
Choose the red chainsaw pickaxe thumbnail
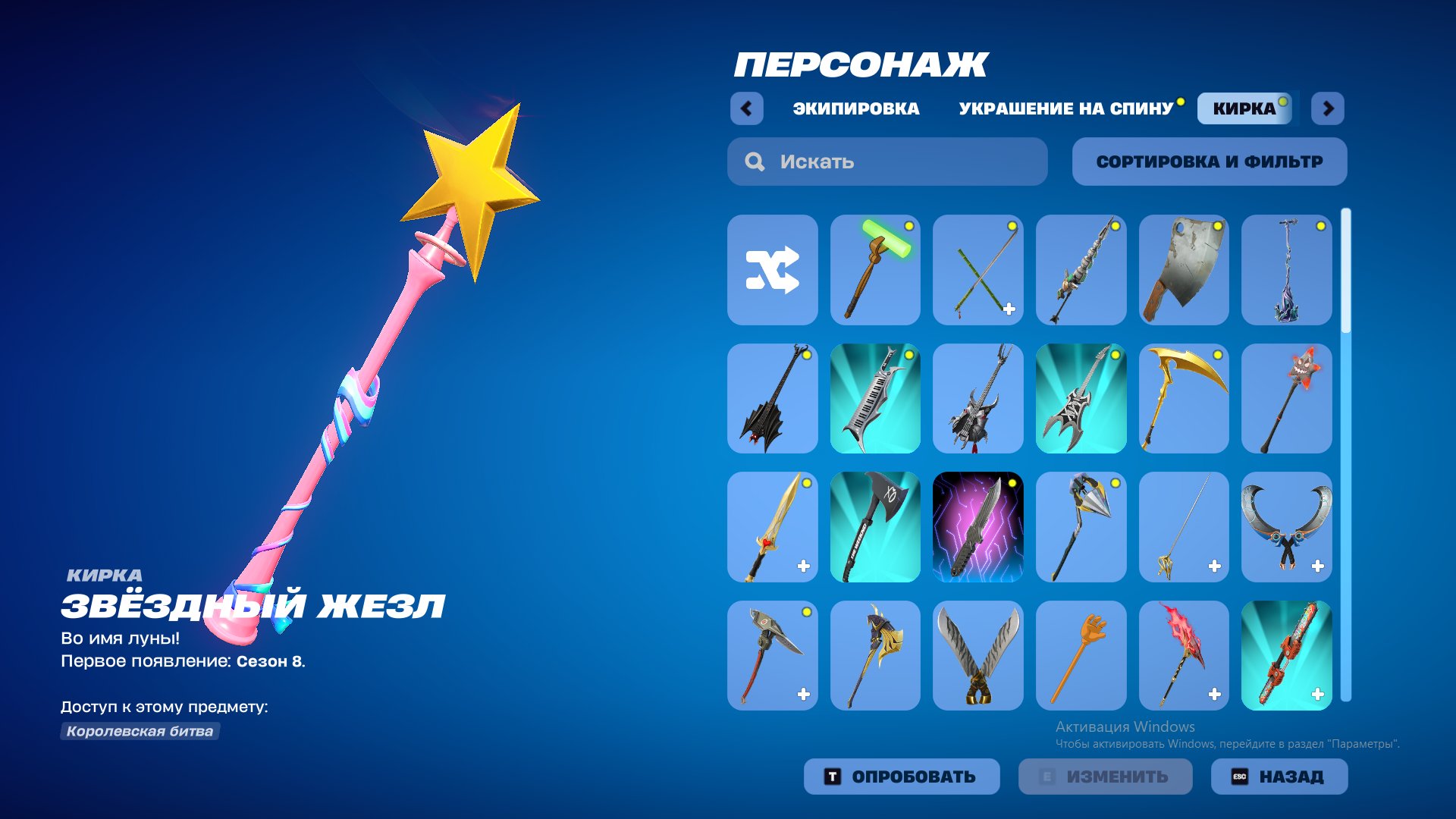pos(1288,656)
